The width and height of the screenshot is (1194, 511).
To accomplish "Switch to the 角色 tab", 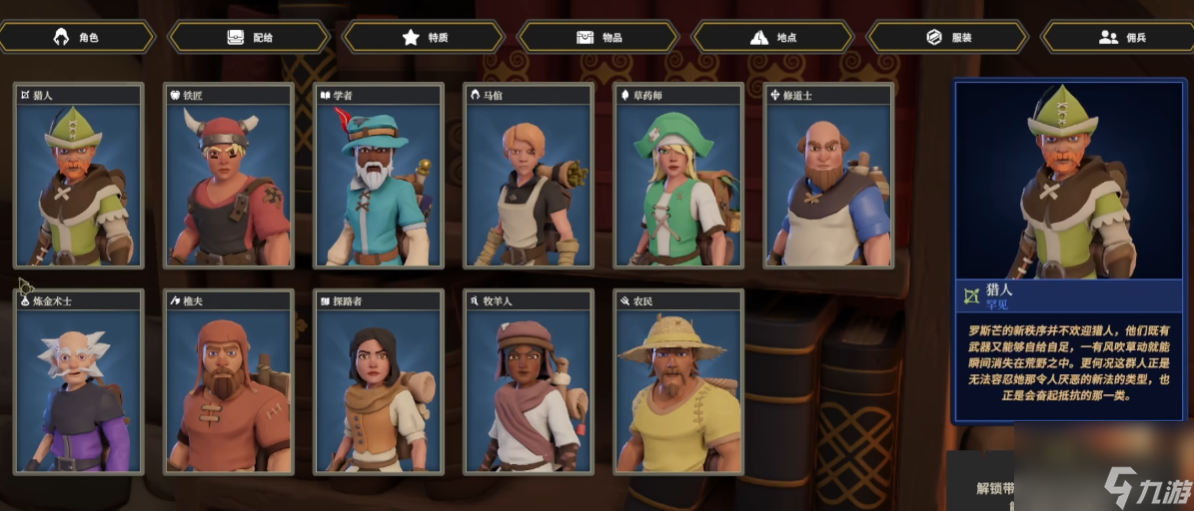I will tap(77, 38).
